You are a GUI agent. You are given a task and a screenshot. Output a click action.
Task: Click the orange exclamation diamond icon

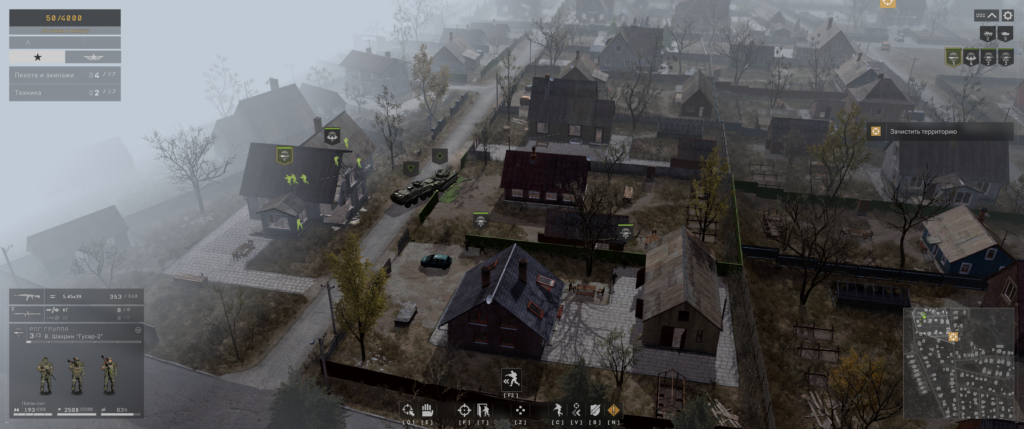pyautogui.click(x=614, y=410)
